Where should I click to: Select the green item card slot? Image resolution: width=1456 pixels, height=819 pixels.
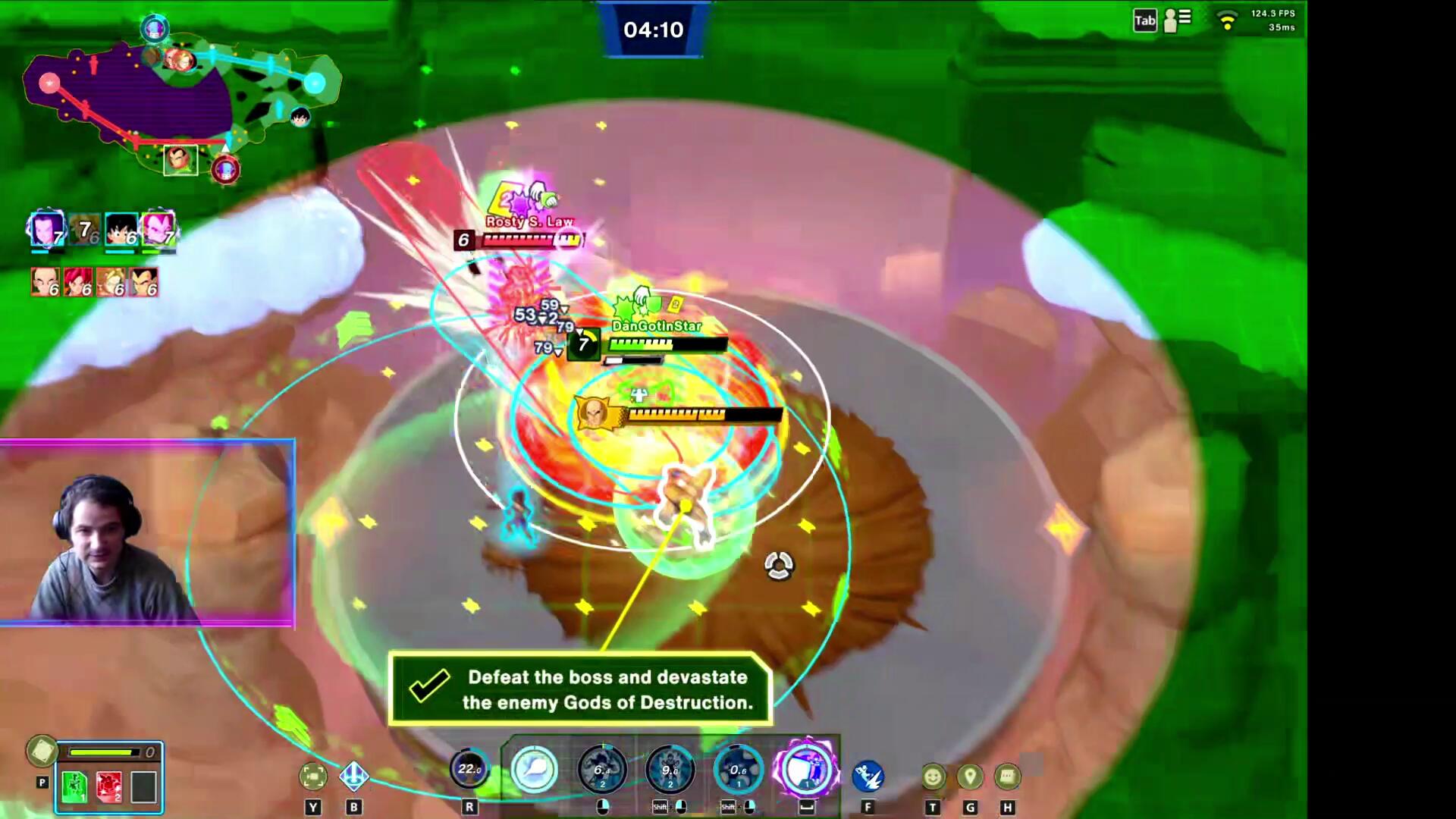(74, 786)
